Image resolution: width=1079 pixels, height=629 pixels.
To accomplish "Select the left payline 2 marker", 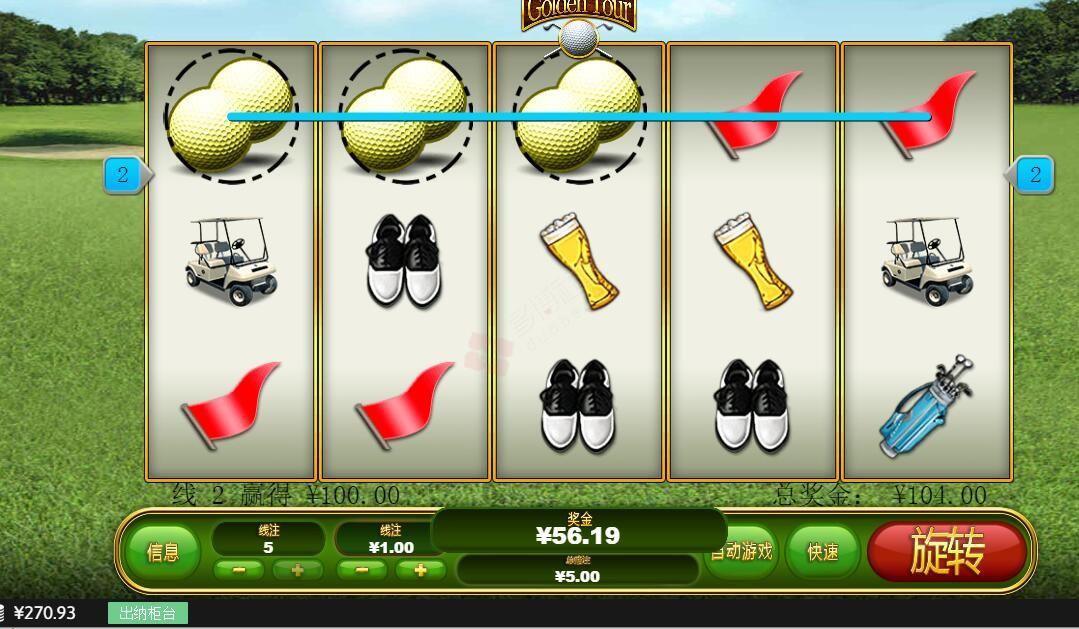I will point(124,176).
